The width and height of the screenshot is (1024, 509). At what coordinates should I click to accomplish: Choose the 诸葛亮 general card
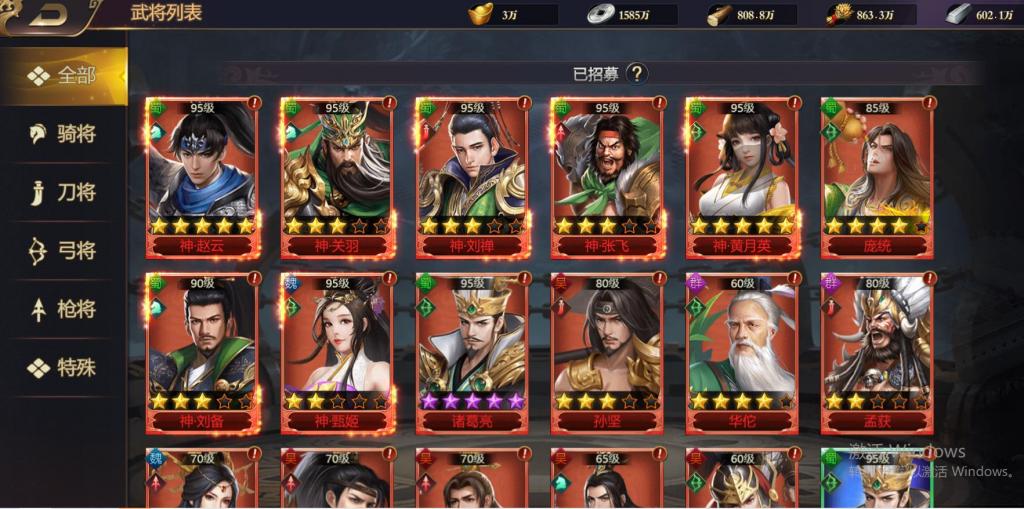point(472,352)
